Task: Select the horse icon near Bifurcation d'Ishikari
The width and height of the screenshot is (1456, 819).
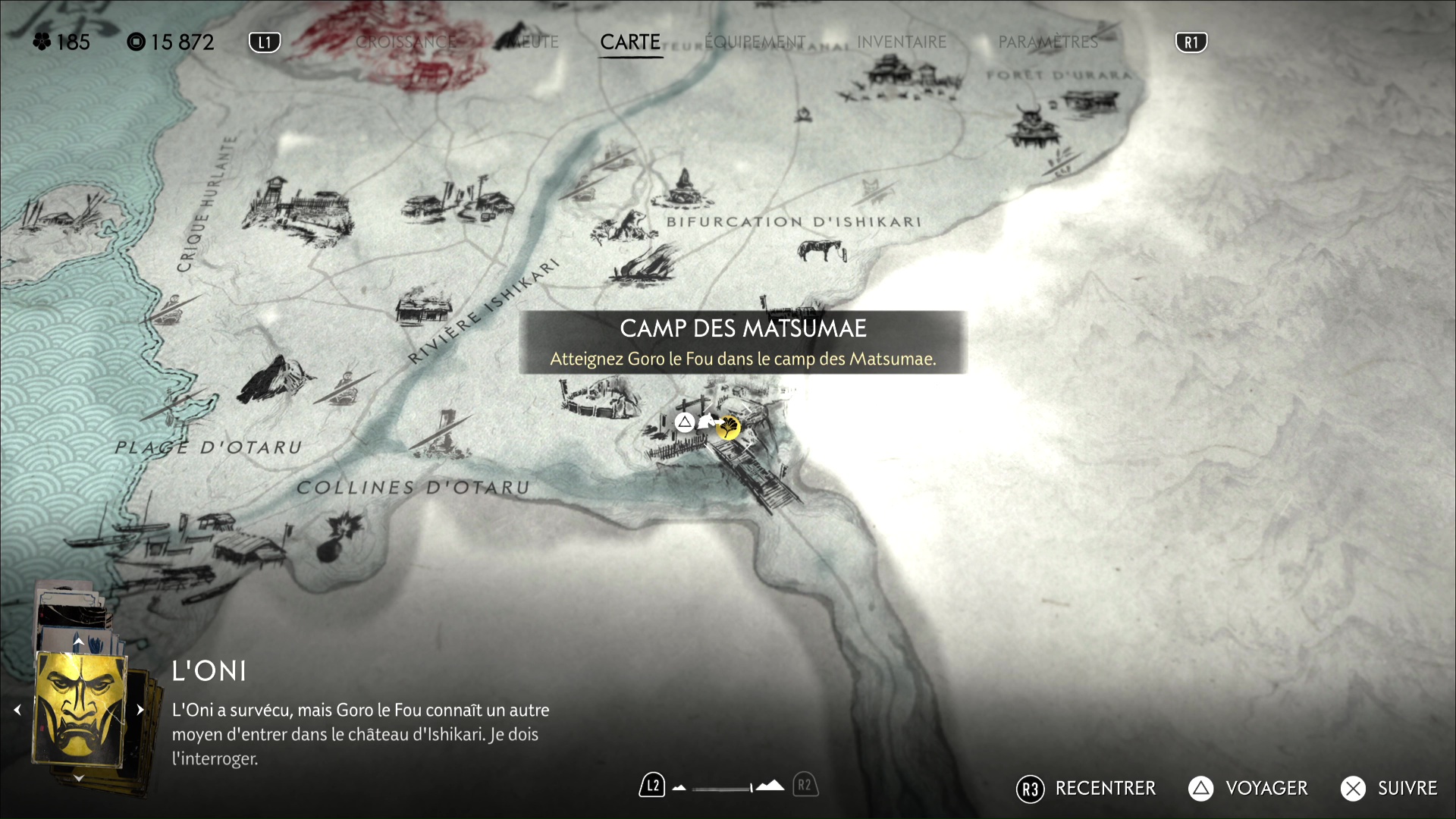Action: pos(821,249)
